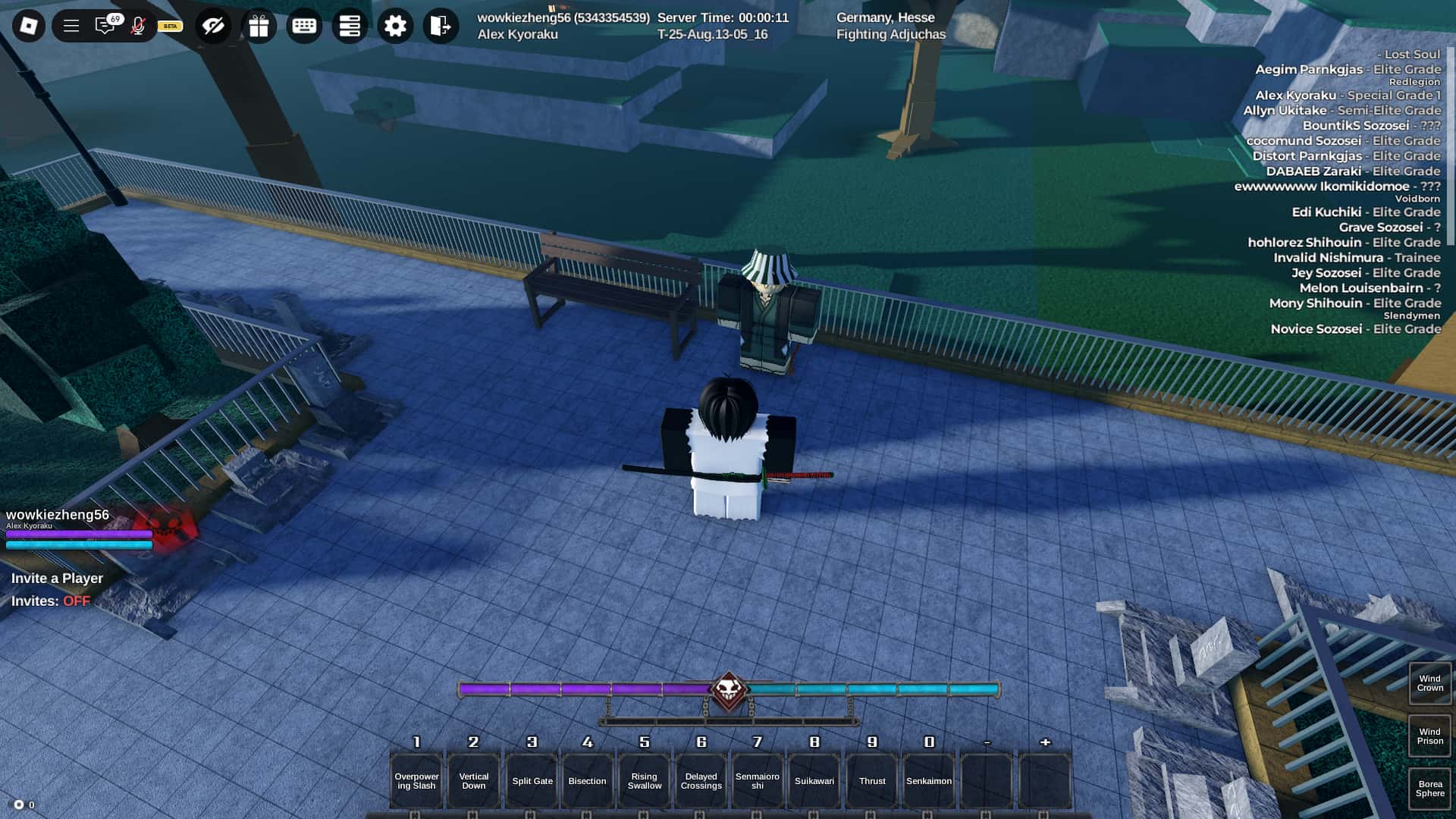The image size is (1456, 819).
Task: Open the settings gear
Action: (x=394, y=25)
